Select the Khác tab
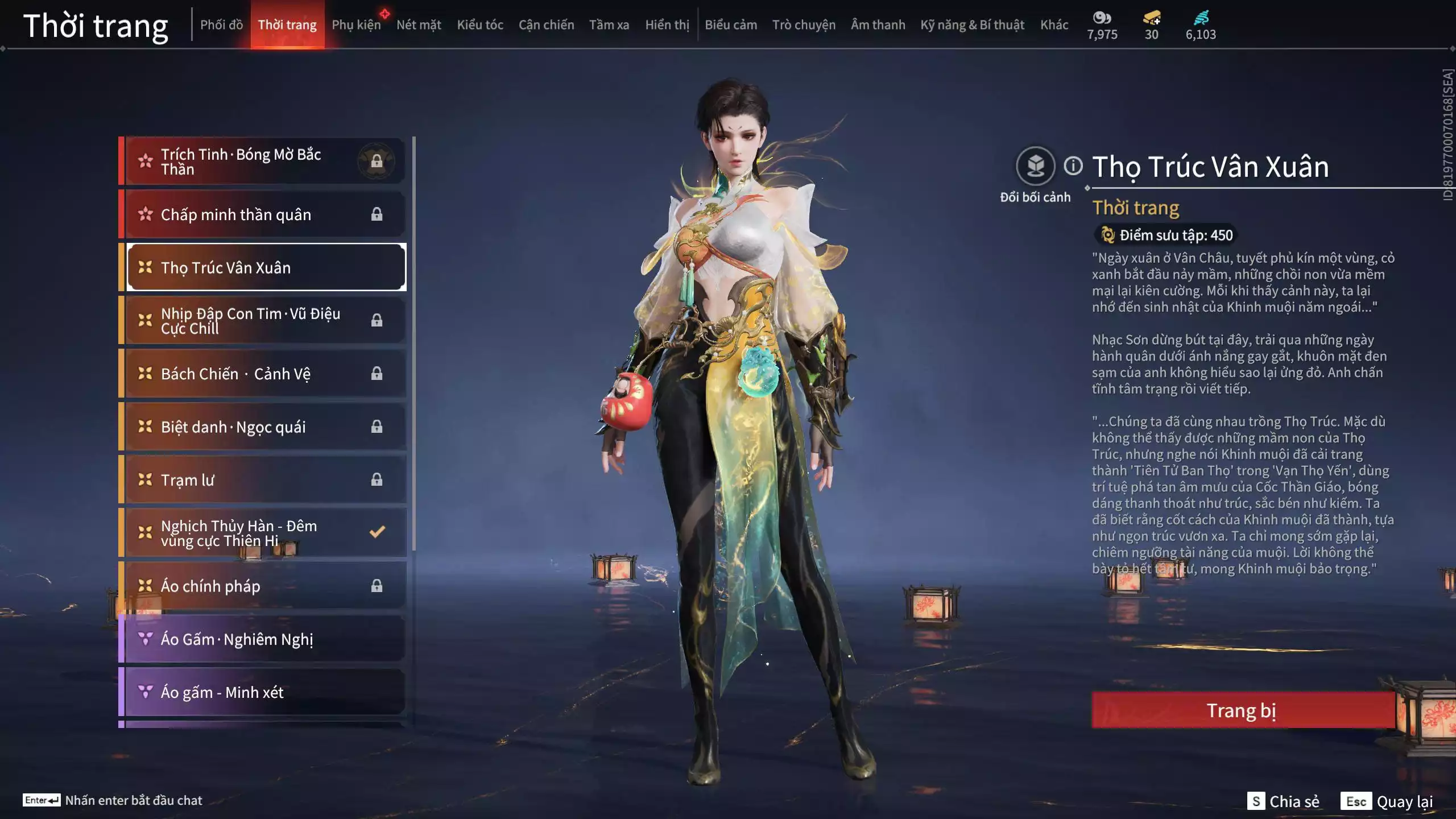 [1054, 24]
